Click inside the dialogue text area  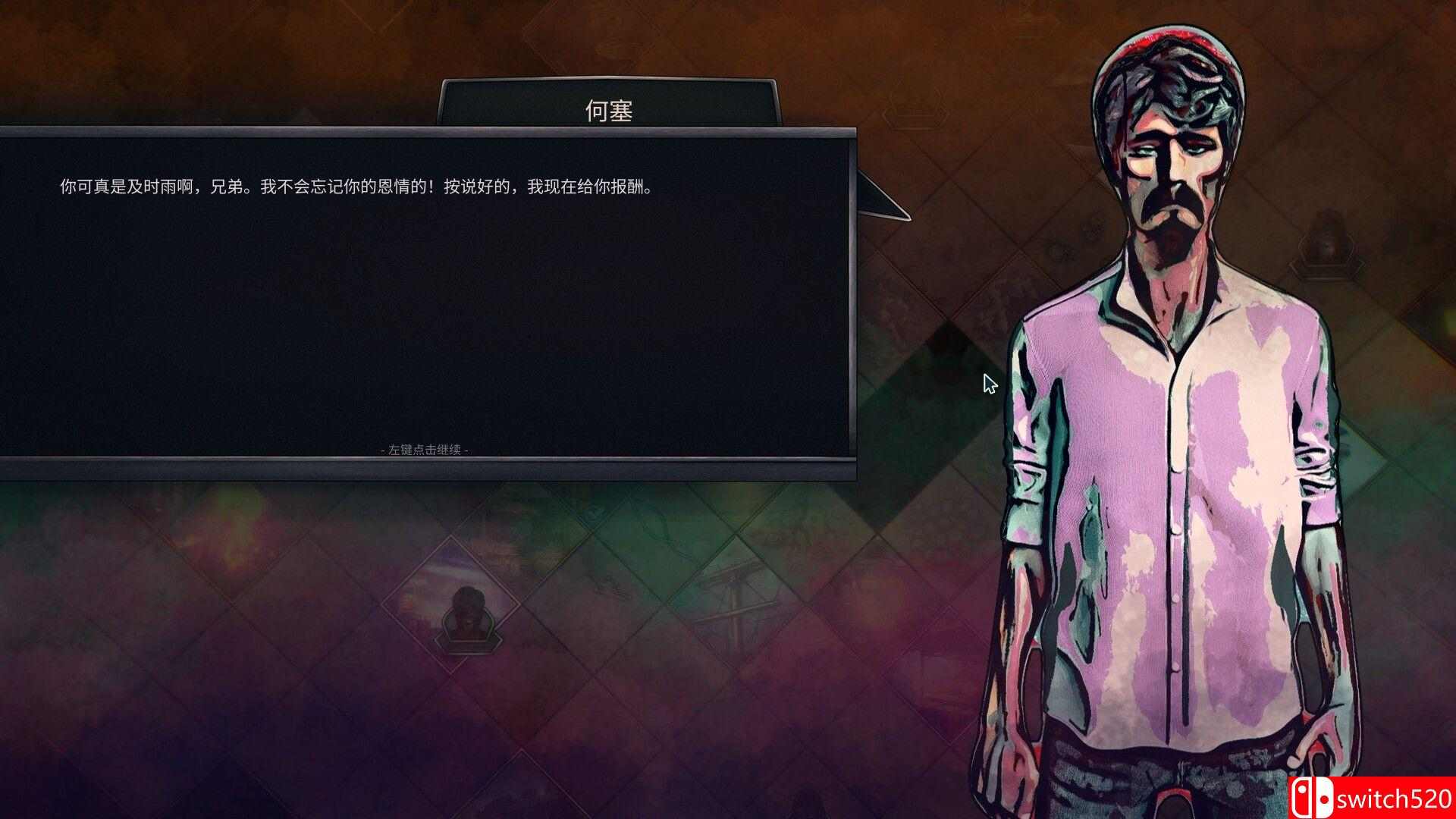point(356,184)
